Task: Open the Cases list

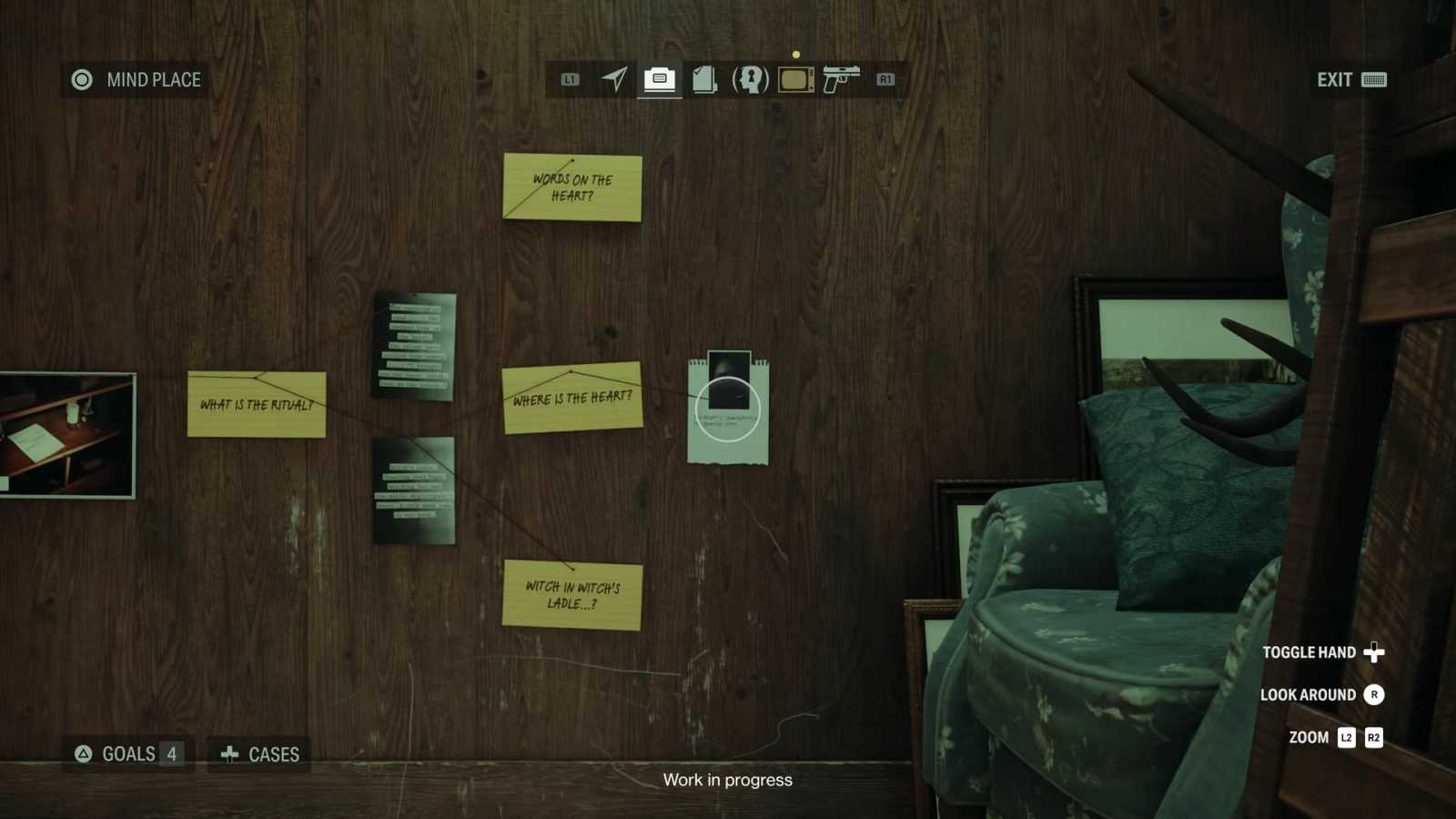Action: point(258,753)
